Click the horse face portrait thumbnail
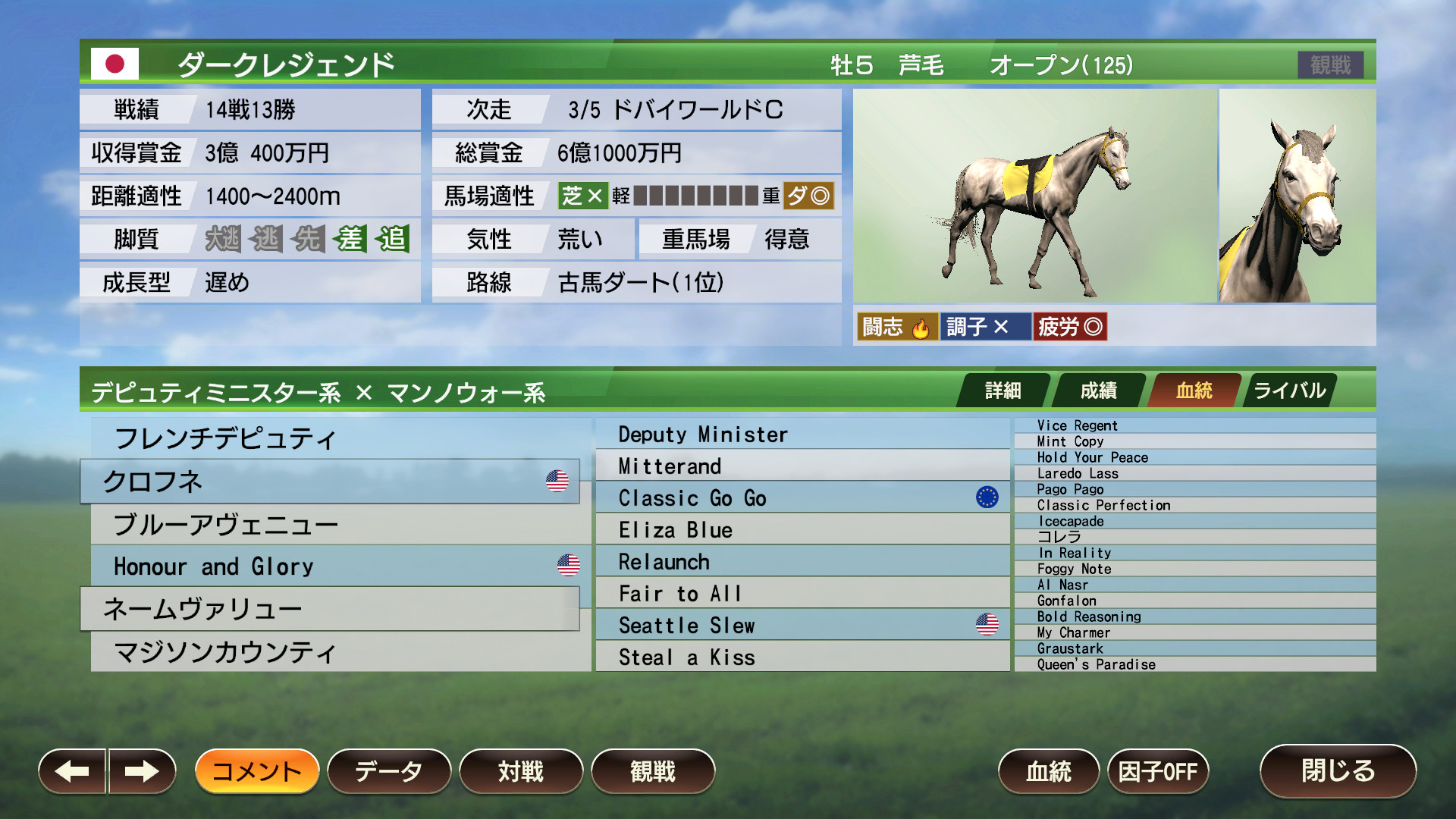 tap(1297, 197)
